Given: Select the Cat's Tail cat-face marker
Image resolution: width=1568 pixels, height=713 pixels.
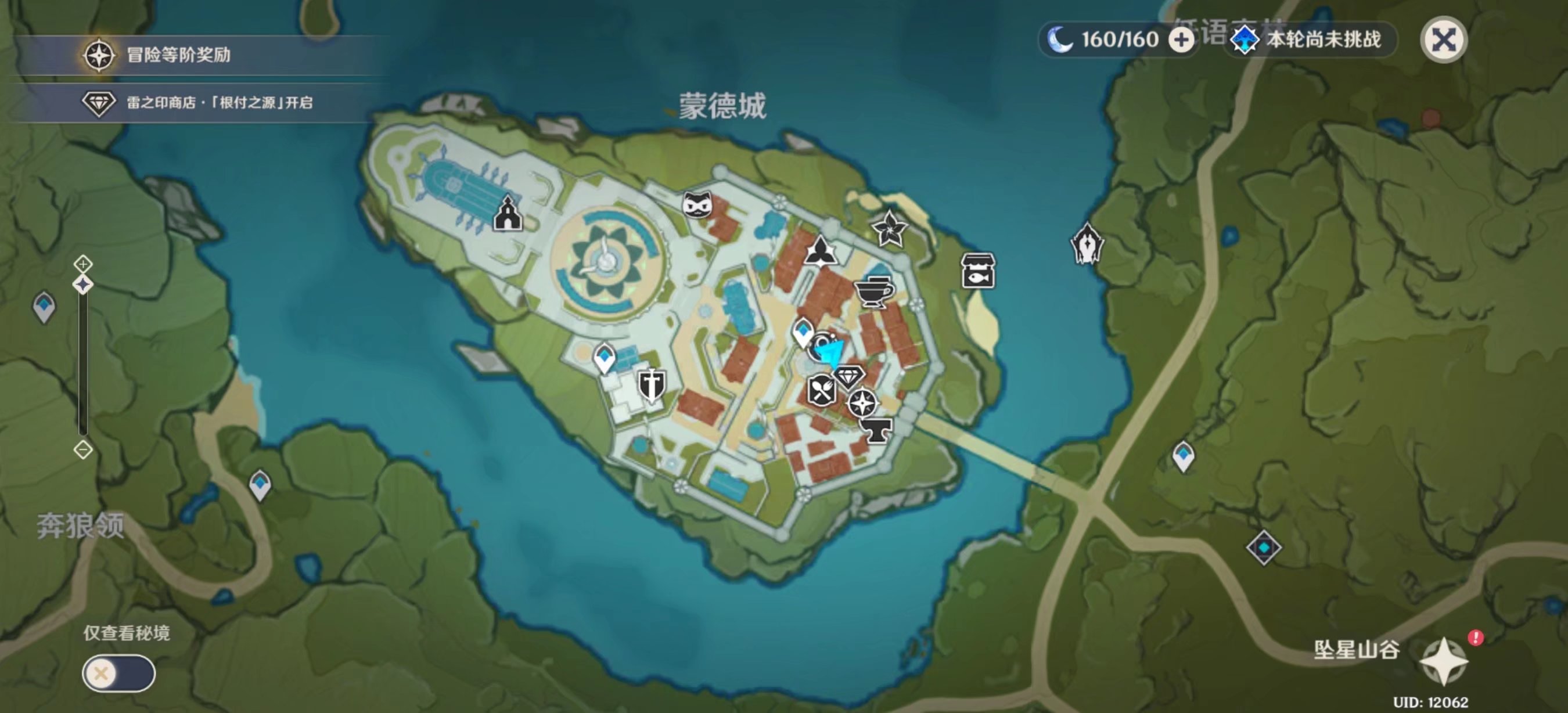Looking at the screenshot, I should click(x=697, y=204).
